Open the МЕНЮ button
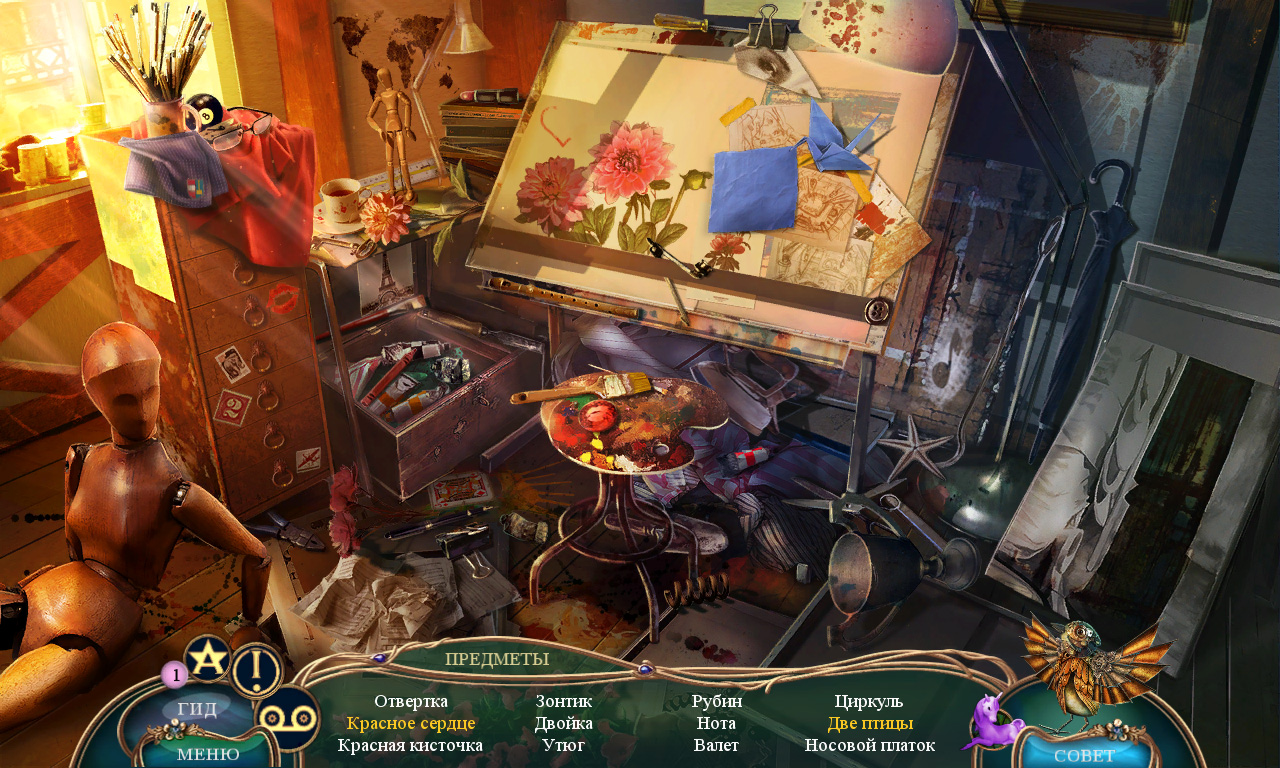Screen dimensions: 1280x768 tap(208, 753)
